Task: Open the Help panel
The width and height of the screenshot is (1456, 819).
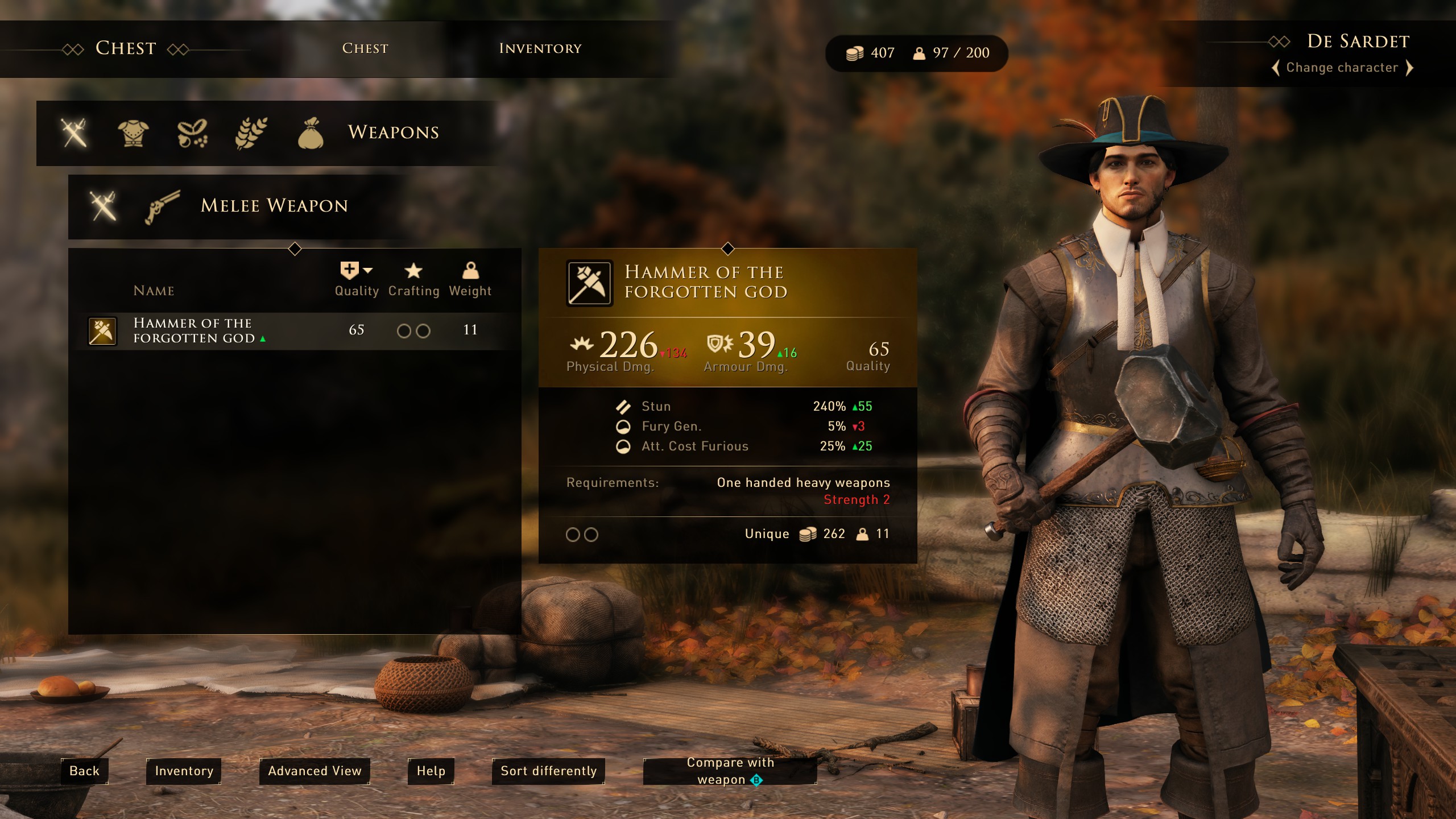Action: click(431, 771)
